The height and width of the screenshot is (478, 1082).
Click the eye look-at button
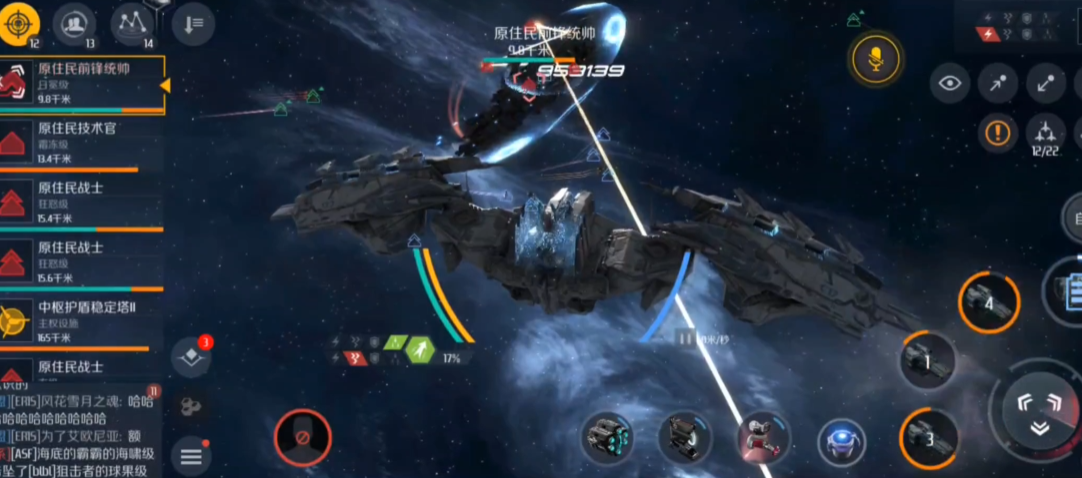click(x=949, y=84)
